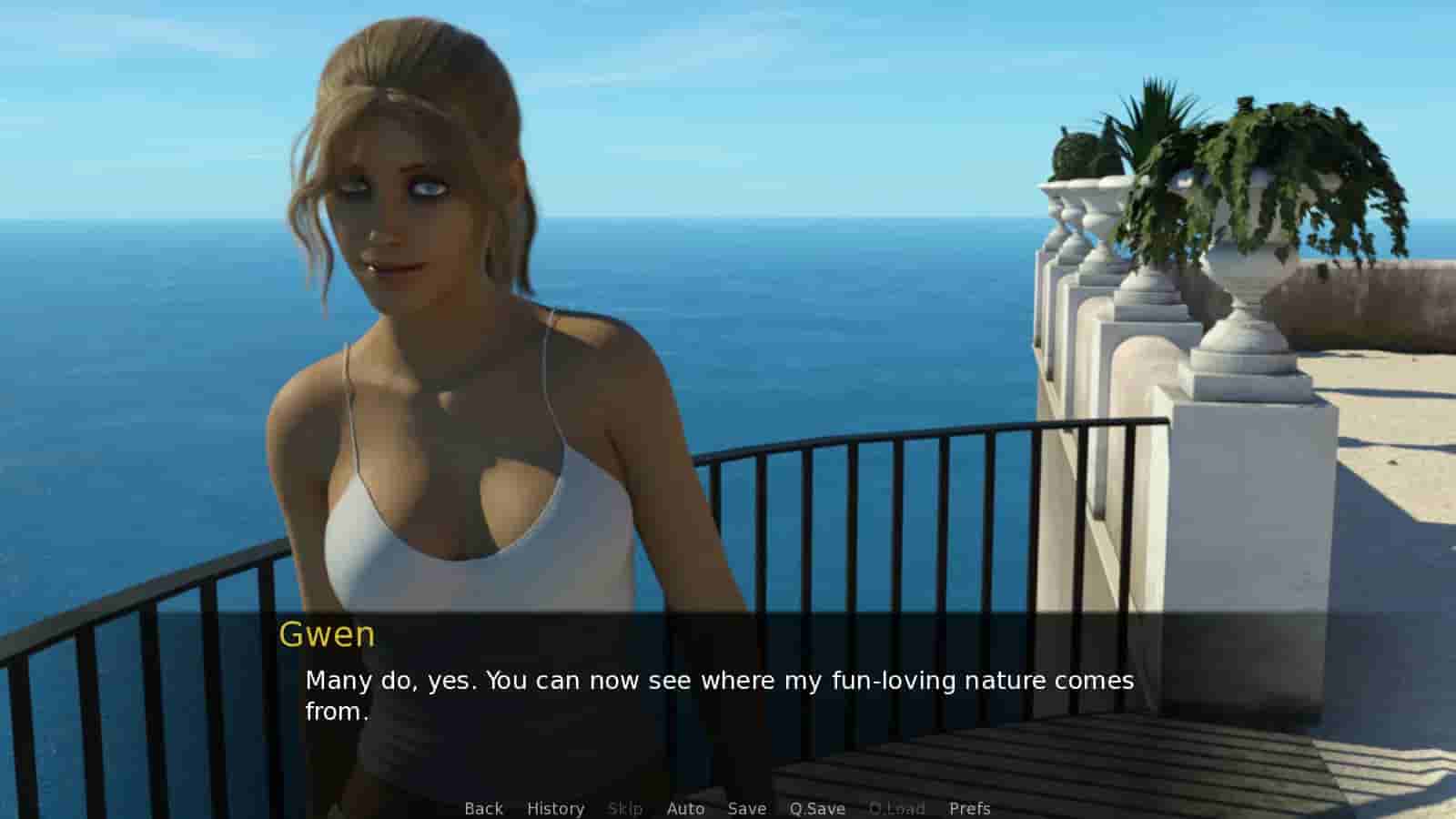Click Q.Load to load the quicksave
The width and height of the screenshot is (1456, 819).
(x=897, y=808)
